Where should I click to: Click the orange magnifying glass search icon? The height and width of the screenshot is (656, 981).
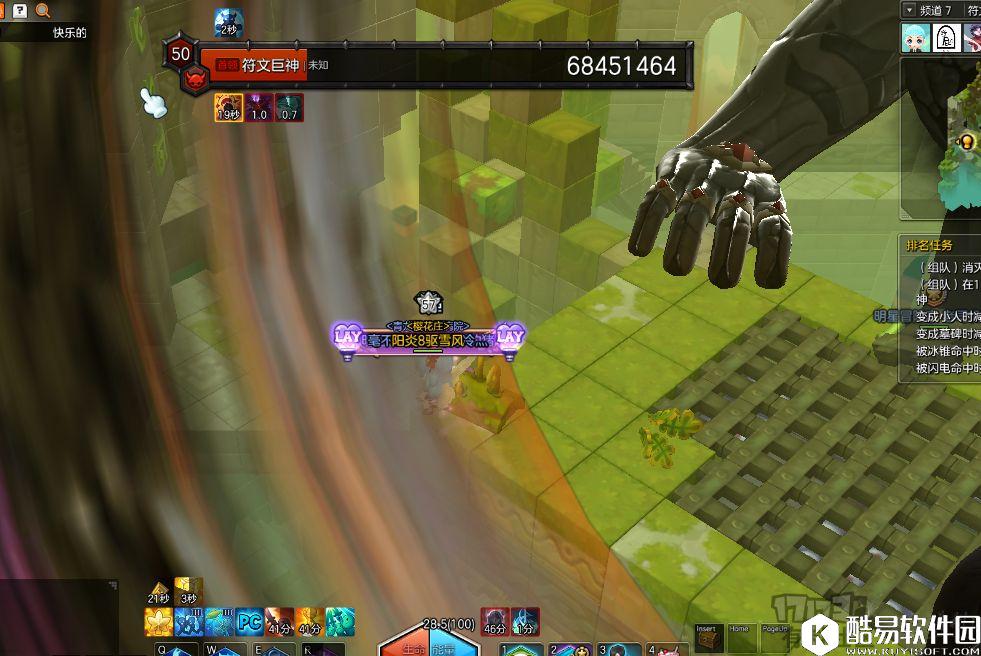tap(43, 10)
